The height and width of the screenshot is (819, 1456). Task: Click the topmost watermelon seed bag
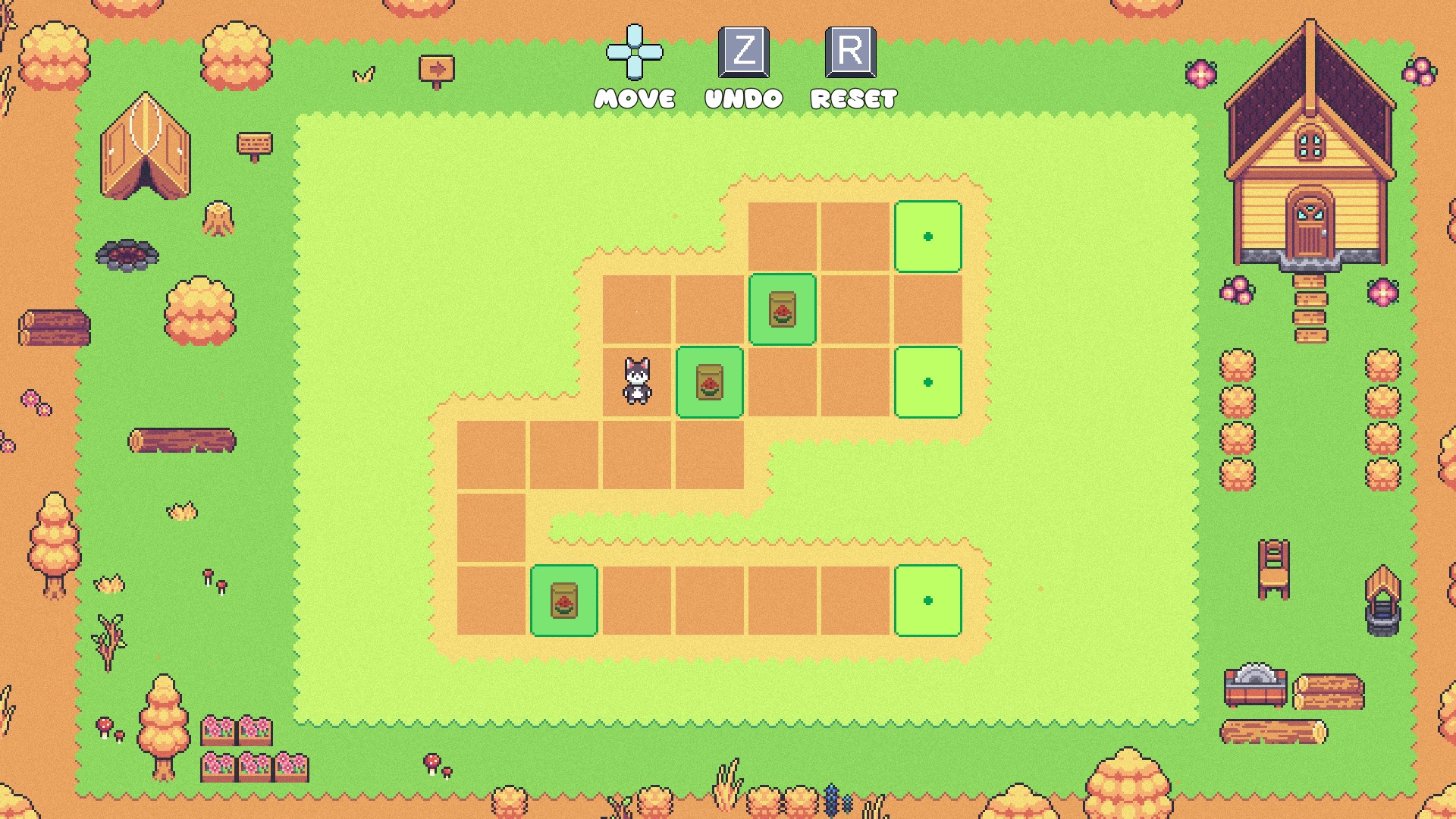point(783,309)
